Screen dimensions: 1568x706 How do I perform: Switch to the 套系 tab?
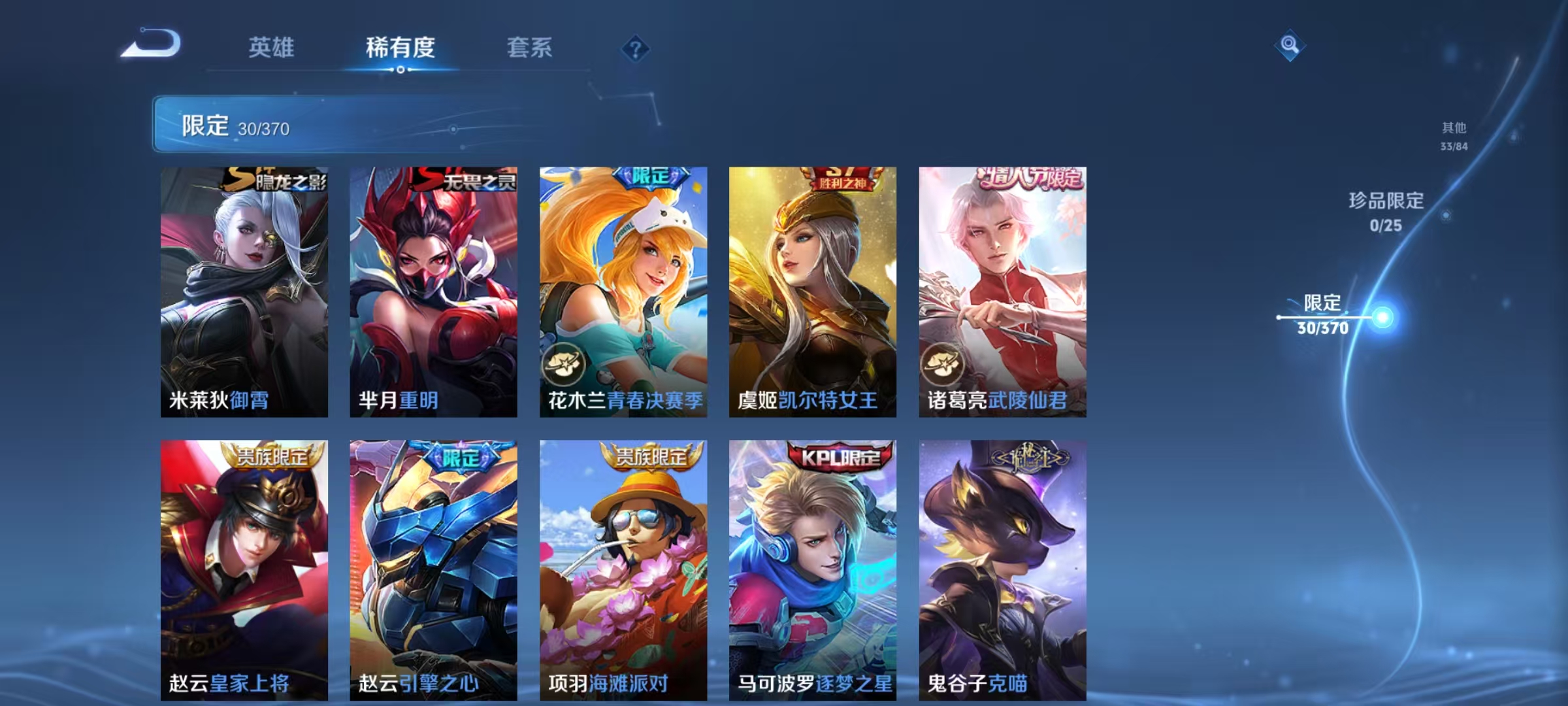pos(529,48)
